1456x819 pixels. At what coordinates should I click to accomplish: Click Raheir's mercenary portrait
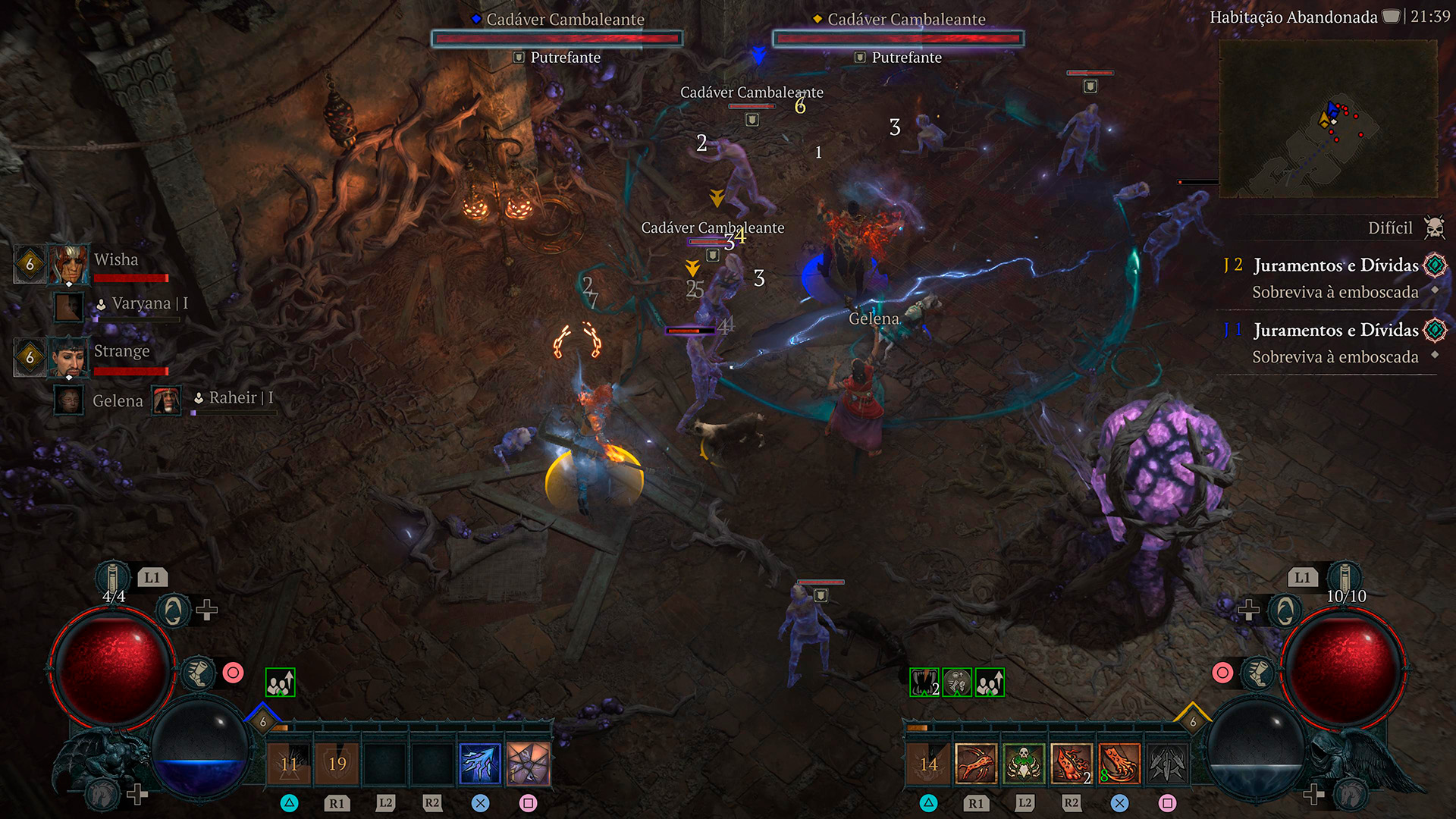(x=166, y=400)
